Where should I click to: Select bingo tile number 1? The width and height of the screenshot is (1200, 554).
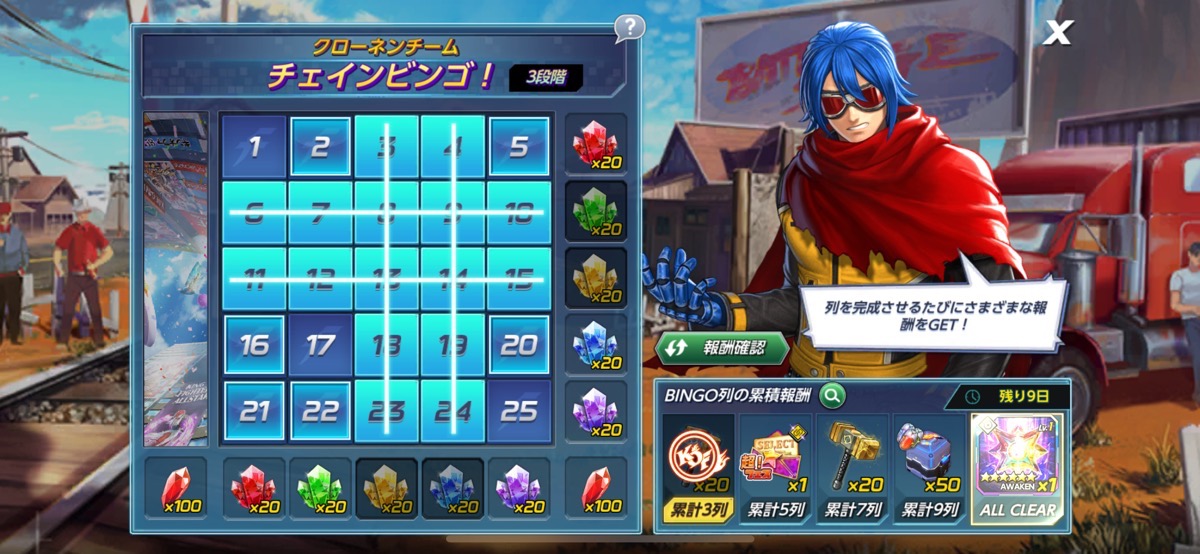tap(254, 147)
